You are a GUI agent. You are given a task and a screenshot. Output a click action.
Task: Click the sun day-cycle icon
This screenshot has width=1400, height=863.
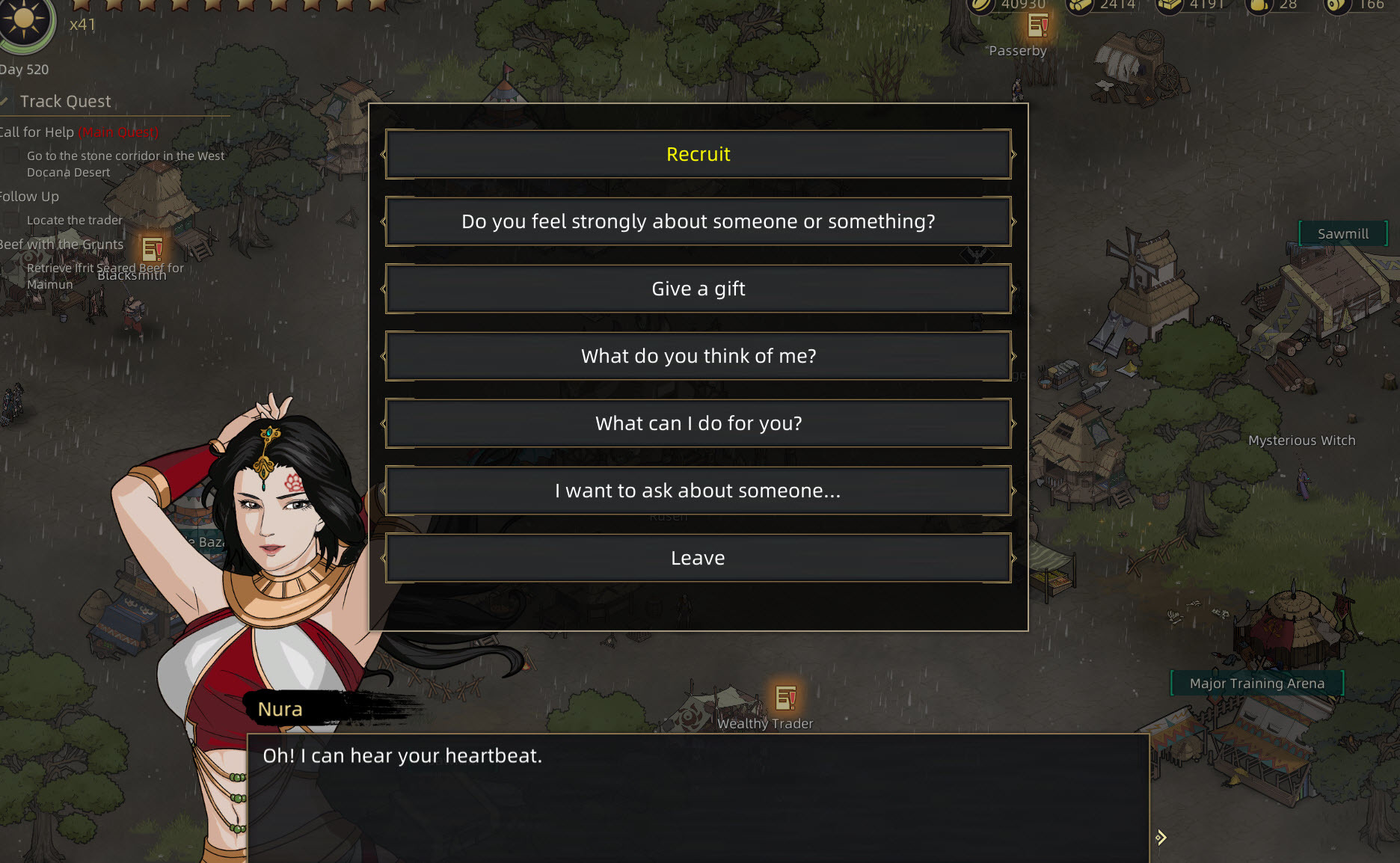click(24, 21)
